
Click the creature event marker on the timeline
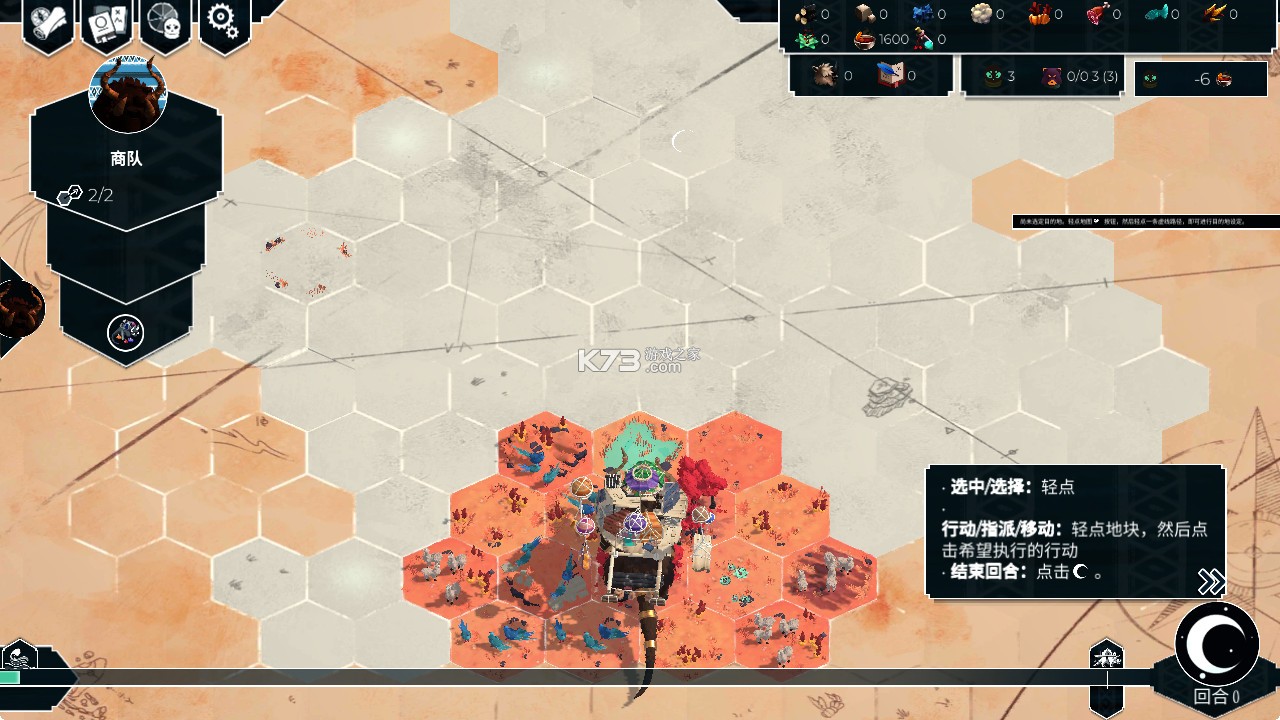coord(1106,658)
